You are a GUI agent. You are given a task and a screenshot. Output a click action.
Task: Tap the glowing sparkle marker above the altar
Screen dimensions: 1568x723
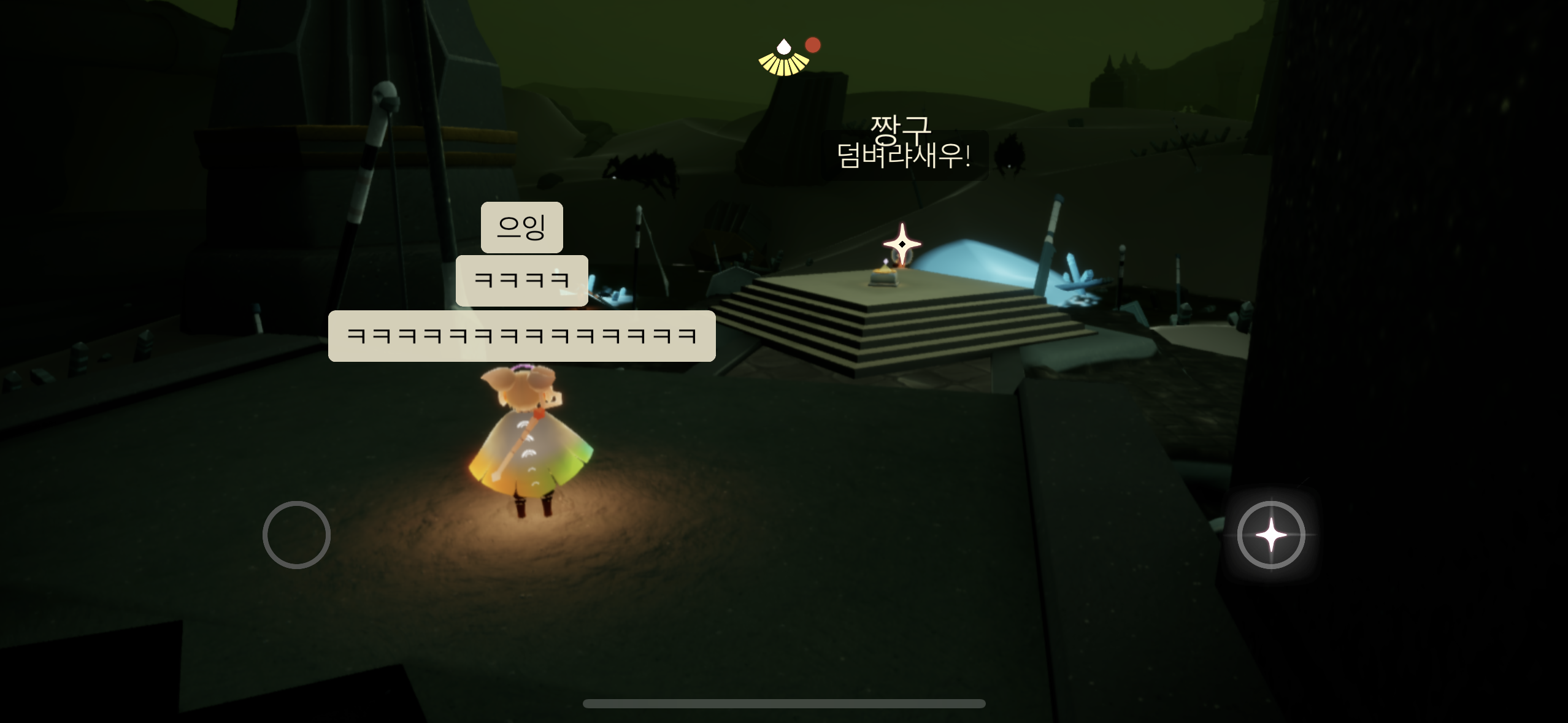(x=901, y=243)
